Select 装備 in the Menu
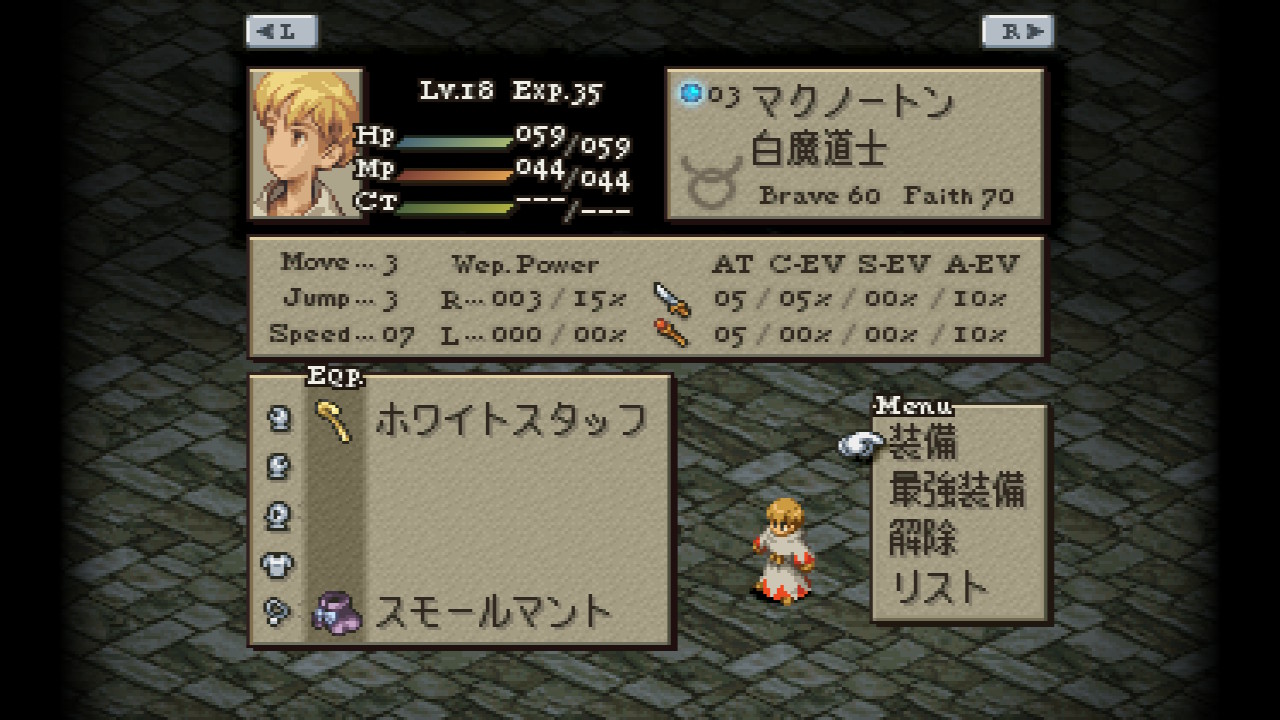 tap(922, 442)
